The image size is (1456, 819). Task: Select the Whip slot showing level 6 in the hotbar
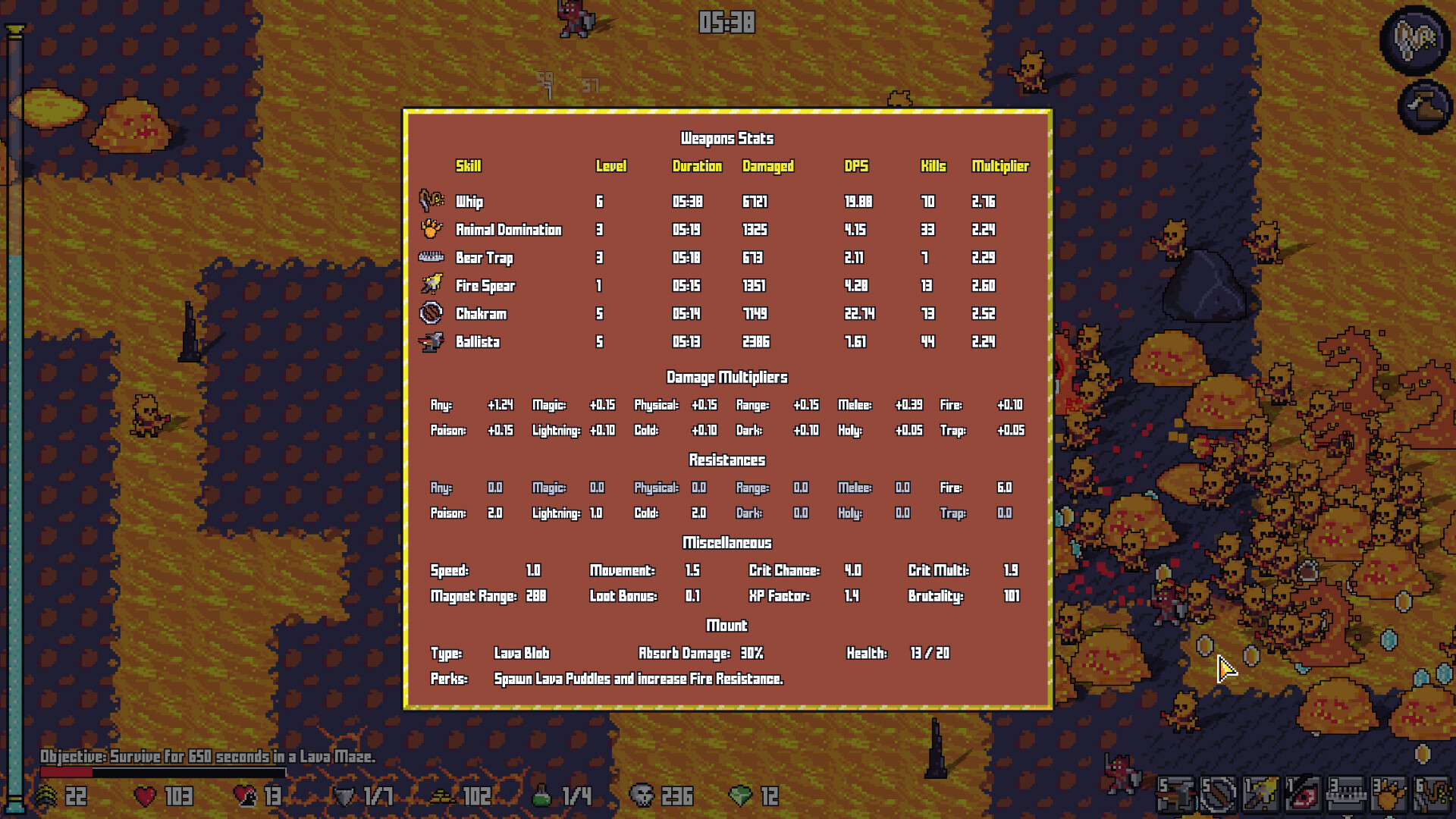pos(1432,795)
